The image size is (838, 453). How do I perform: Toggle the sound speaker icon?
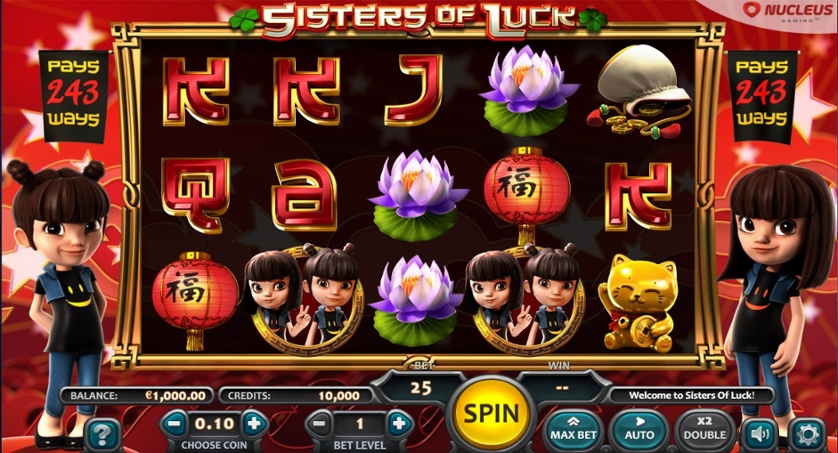tap(757, 433)
